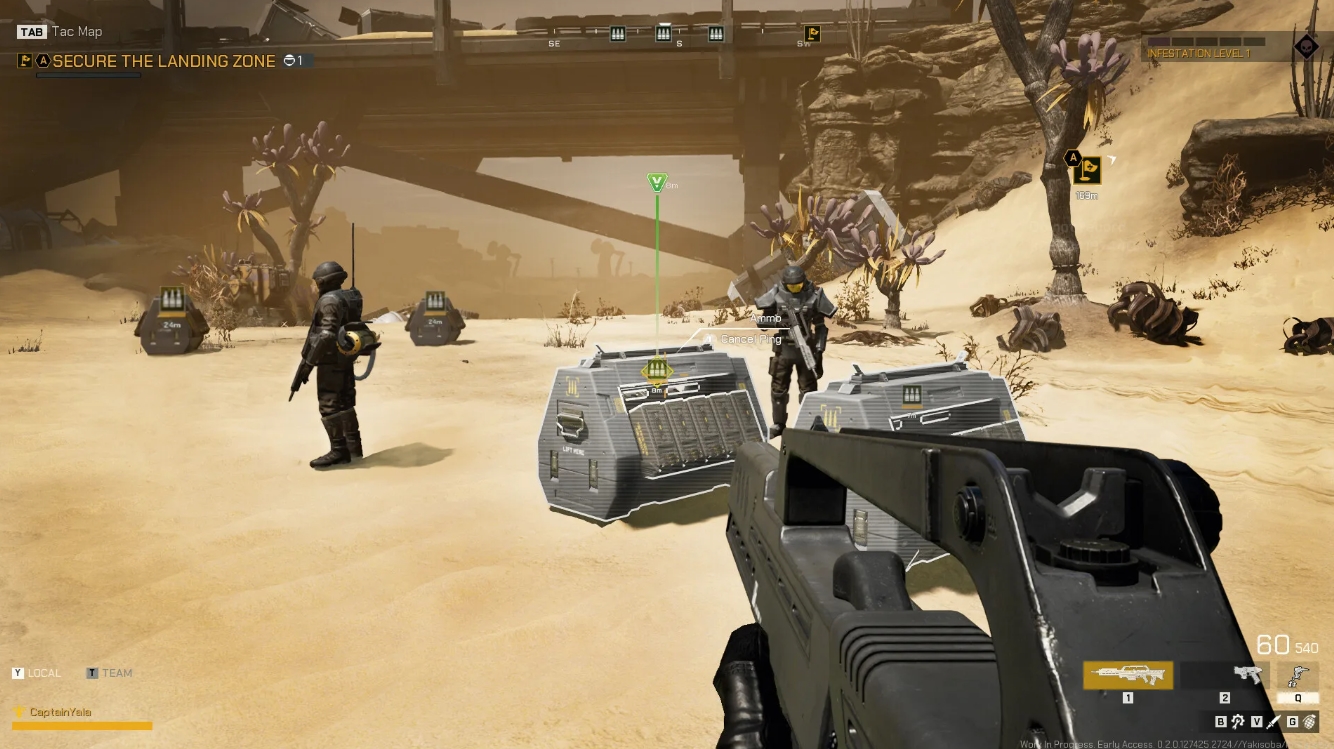
Task: Select the V knife melee icon
Action: point(1272,722)
